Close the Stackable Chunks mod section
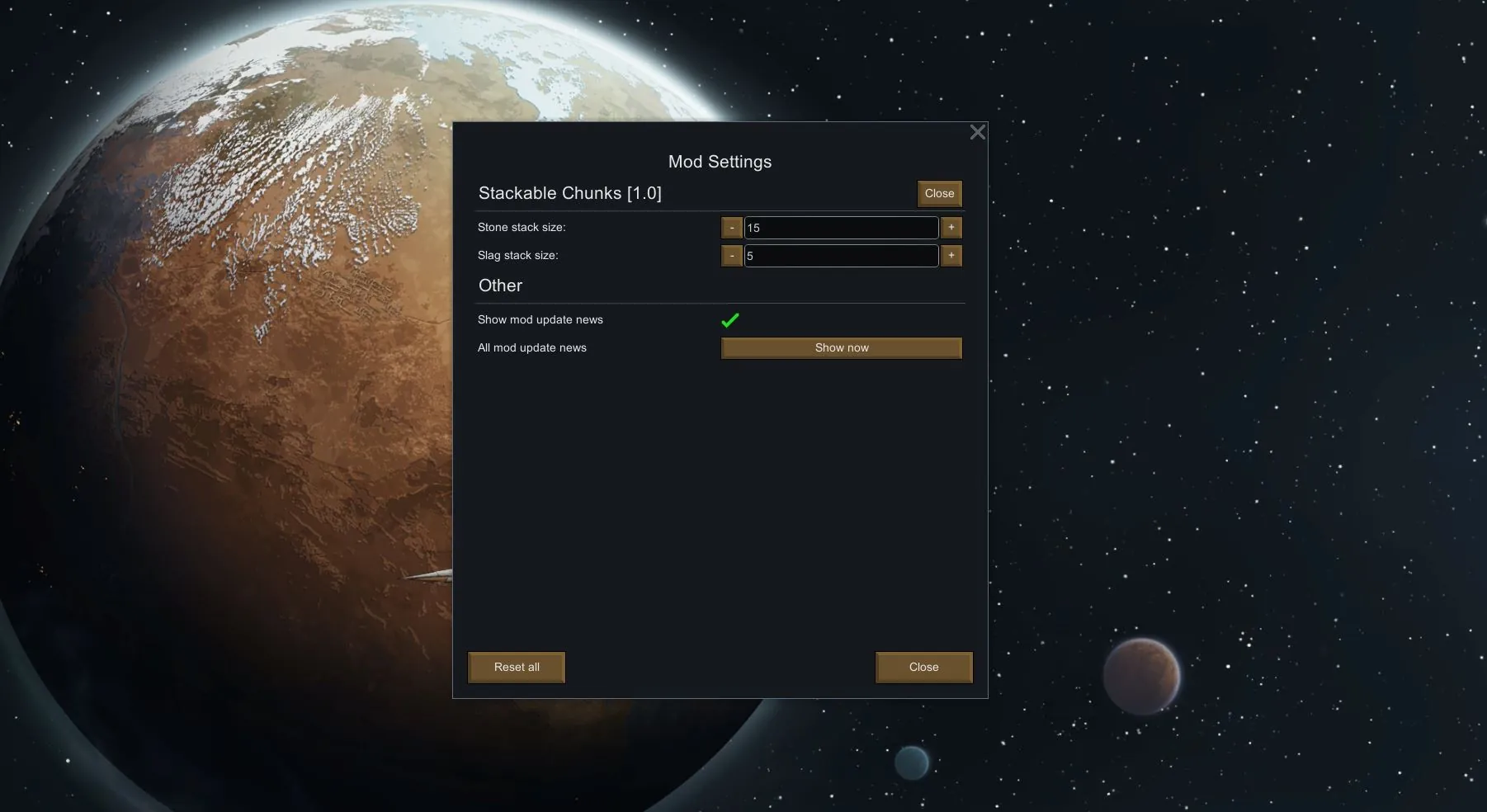This screenshot has height=812, width=1487. click(x=939, y=193)
